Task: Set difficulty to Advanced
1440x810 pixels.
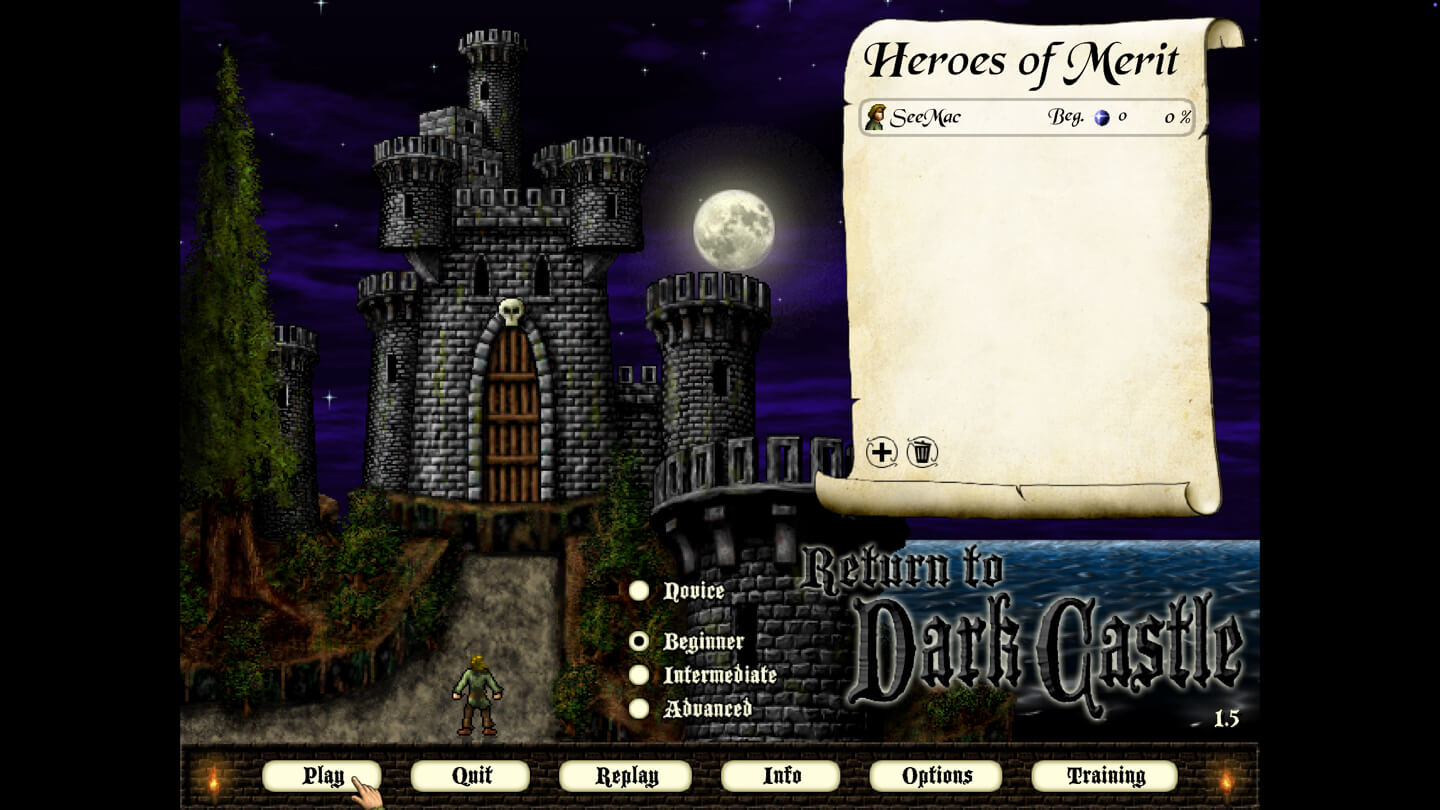Action: pos(639,708)
